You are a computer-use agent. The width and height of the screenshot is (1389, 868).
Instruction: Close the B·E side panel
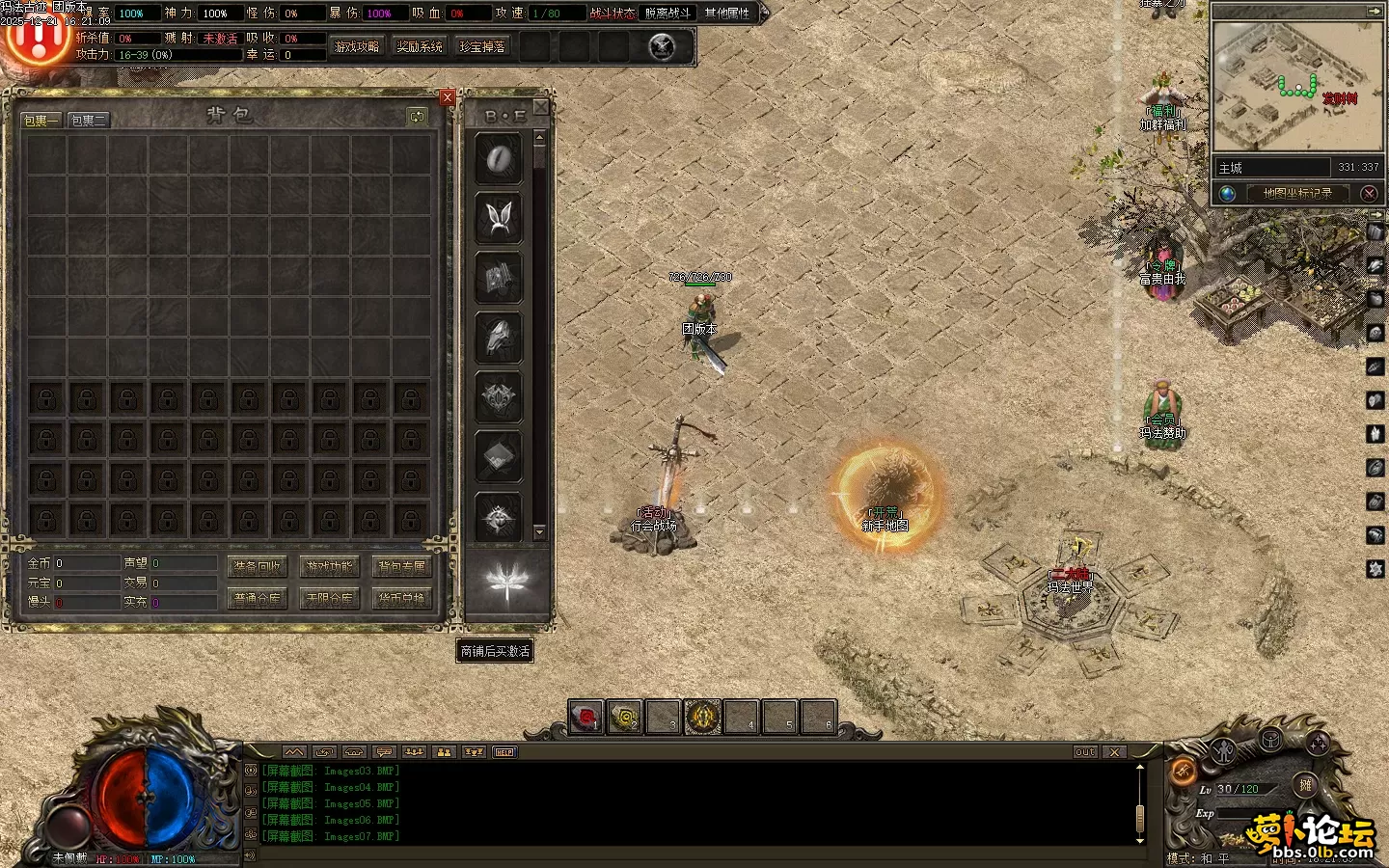coord(541,107)
